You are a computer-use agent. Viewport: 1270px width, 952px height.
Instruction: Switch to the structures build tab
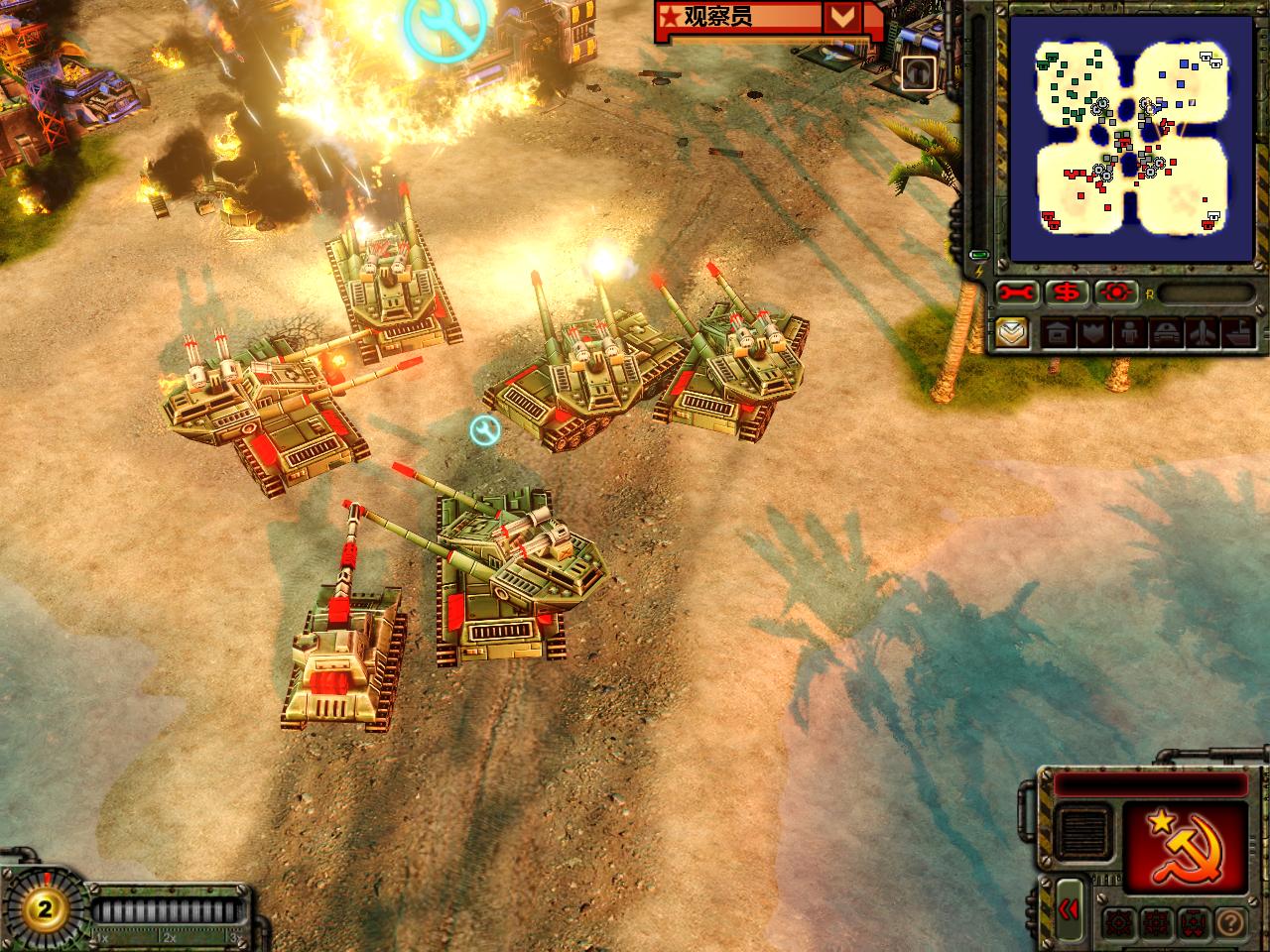tap(1057, 334)
